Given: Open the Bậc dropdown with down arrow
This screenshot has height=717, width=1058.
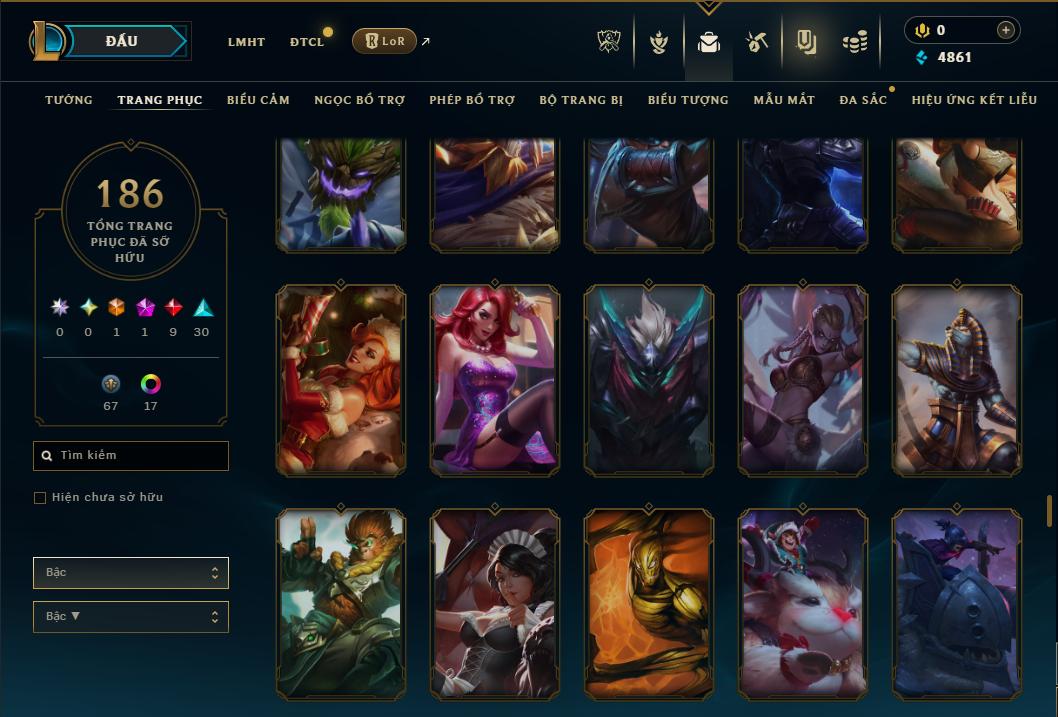Looking at the screenshot, I should tap(131, 616).
